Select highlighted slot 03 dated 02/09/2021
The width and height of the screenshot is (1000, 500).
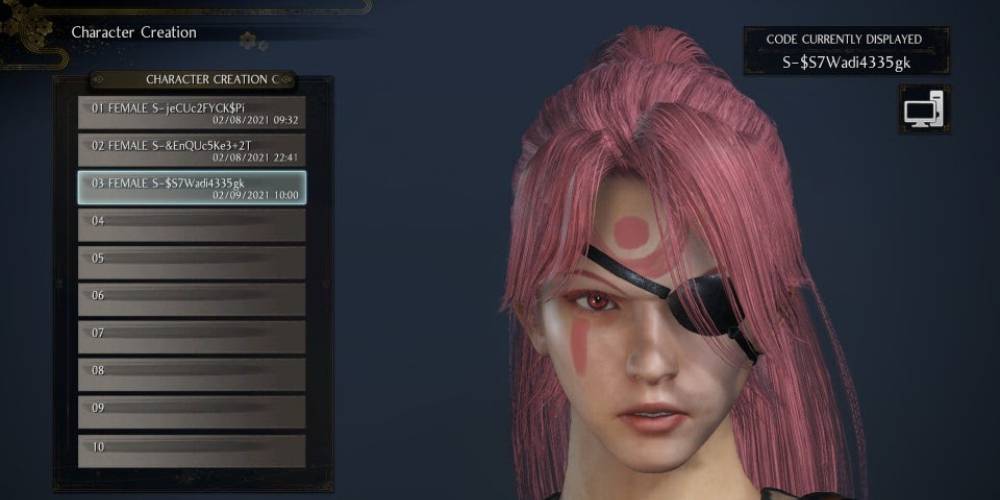click(192, 188)
